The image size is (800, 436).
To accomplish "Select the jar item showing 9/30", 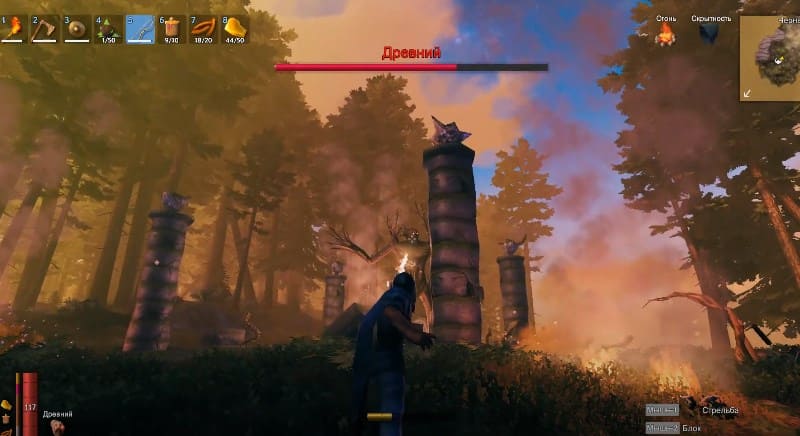I will pos(171,29).
